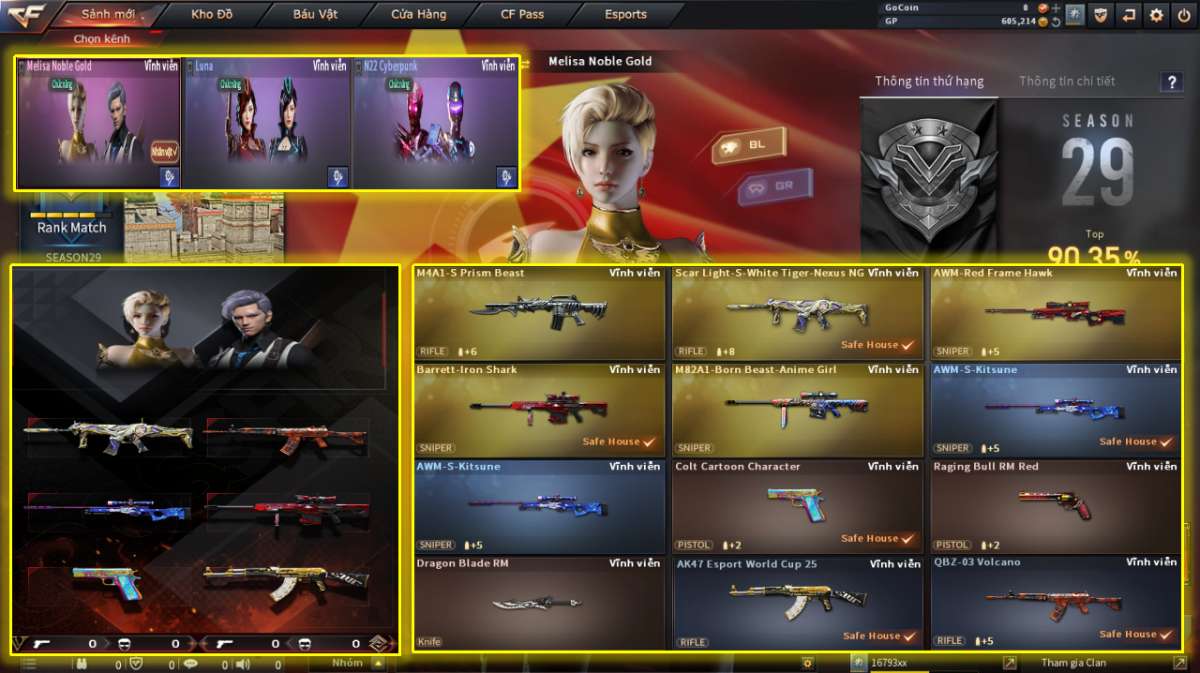The height and width of the screenshot is (673, 1200).
Task: Click the power exit icon
Action: (1183, 15)
